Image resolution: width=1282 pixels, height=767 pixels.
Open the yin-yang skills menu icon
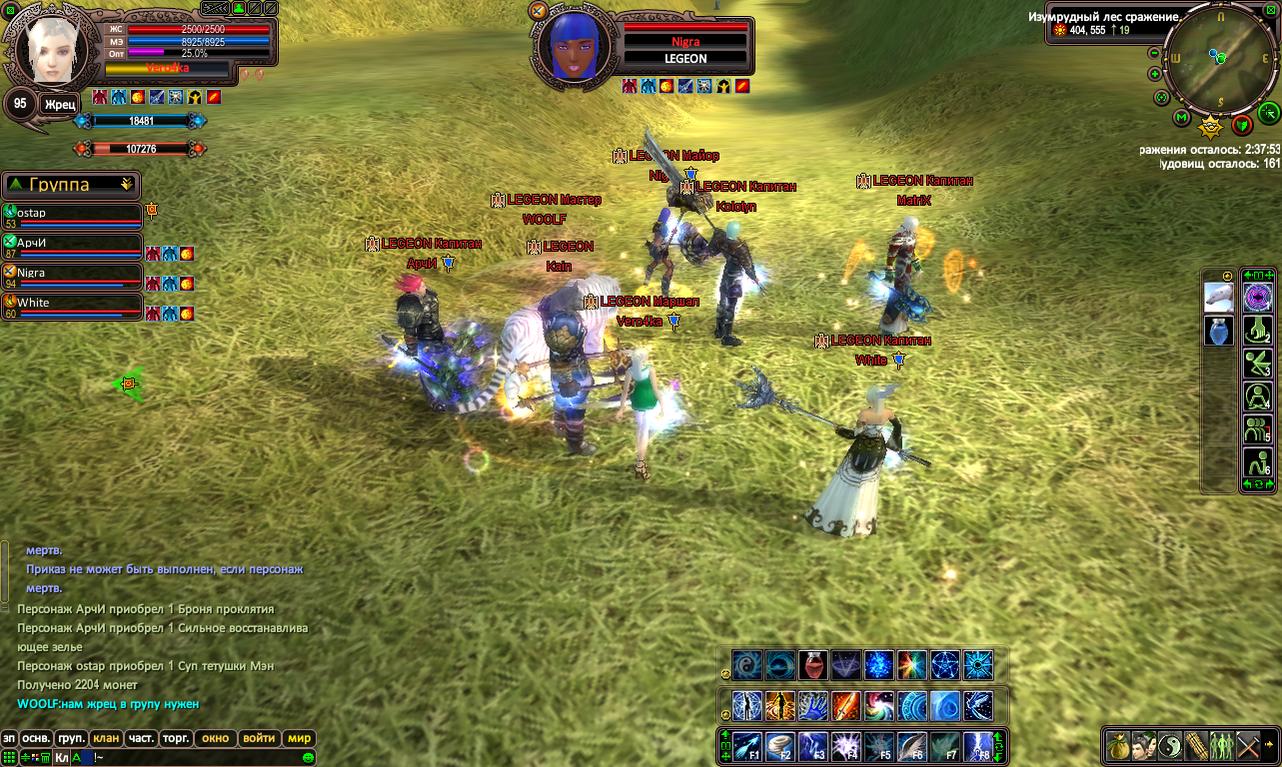tap(1171, 745)
